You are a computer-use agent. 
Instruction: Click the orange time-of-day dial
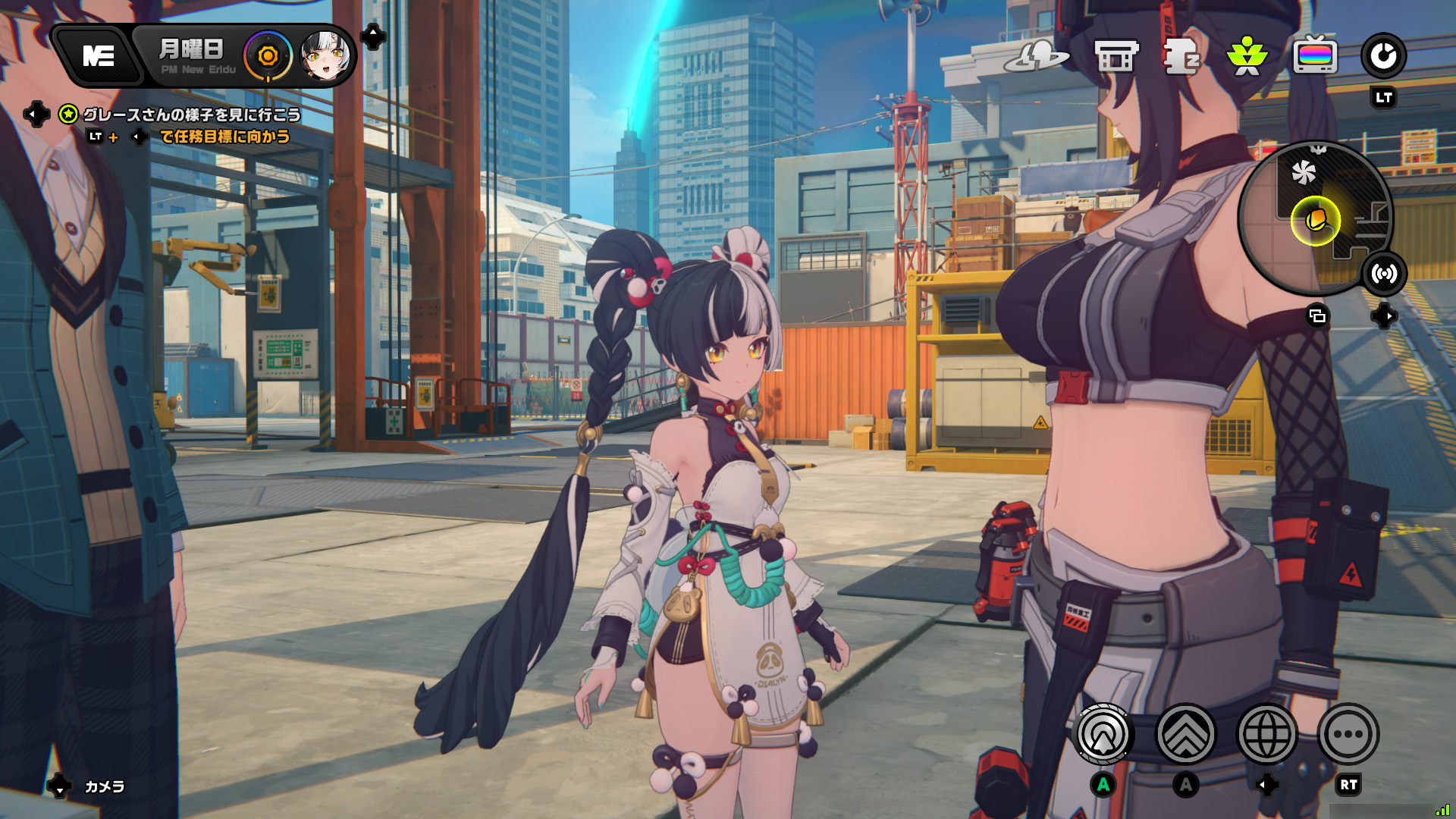click(268, 56)
